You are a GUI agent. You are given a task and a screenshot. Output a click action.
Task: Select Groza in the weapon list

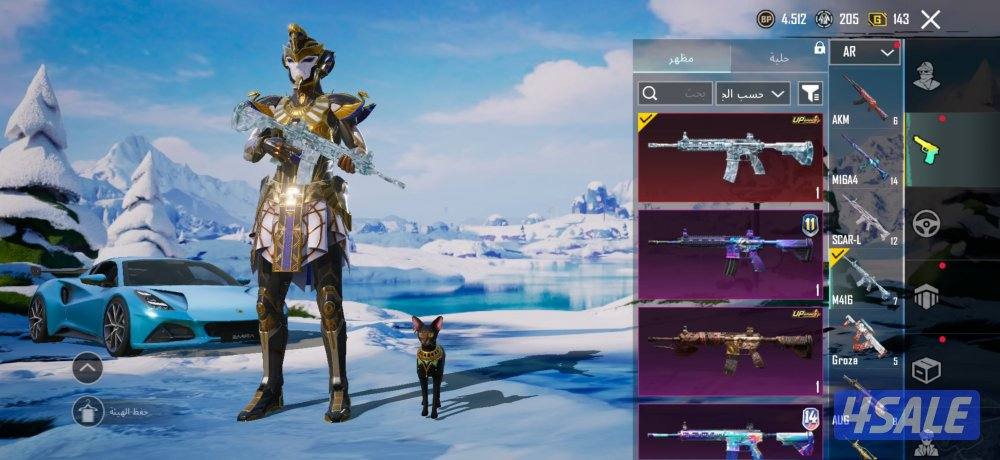pos(866,340)
